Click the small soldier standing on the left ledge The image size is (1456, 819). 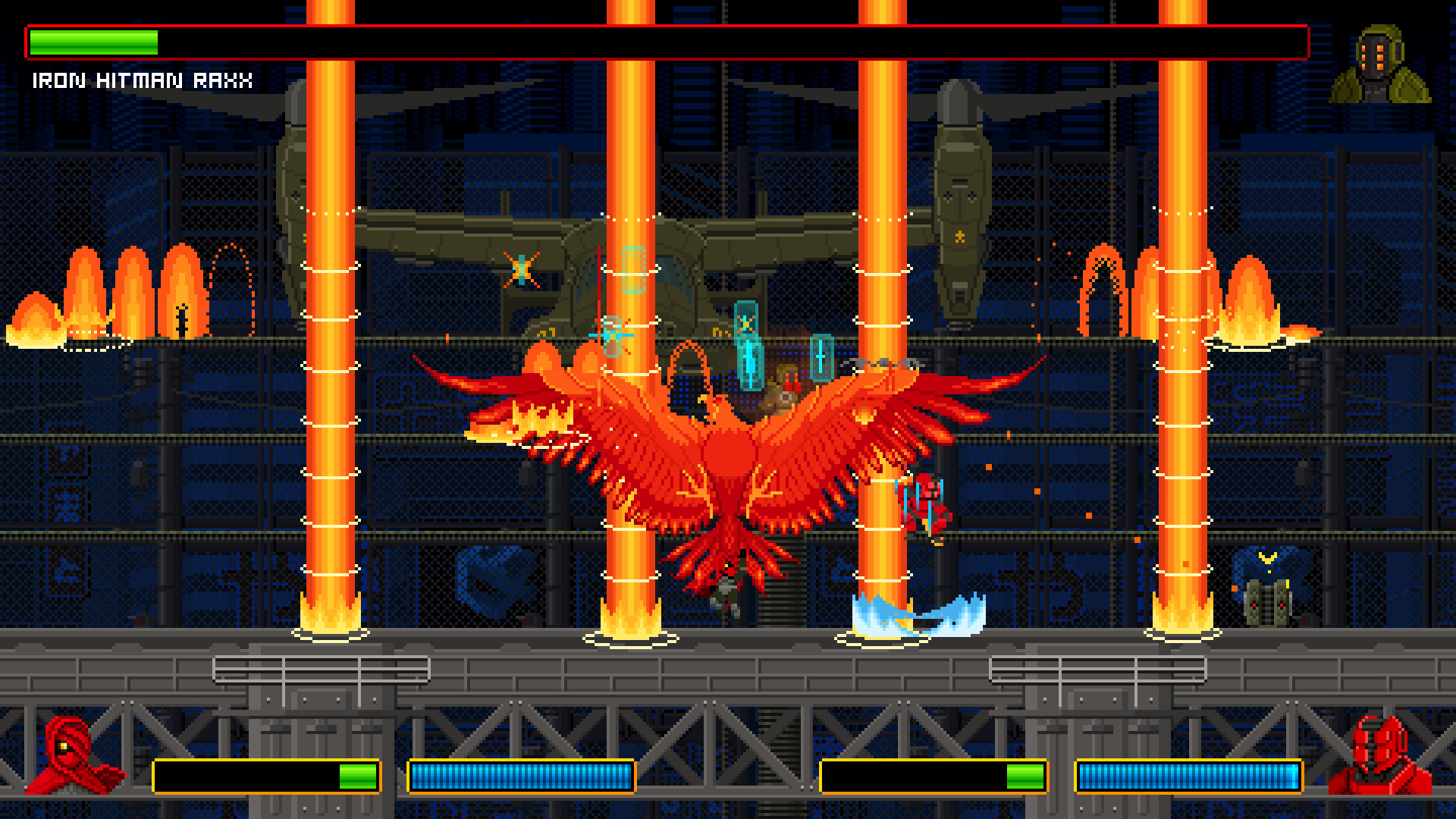point(181,318)
